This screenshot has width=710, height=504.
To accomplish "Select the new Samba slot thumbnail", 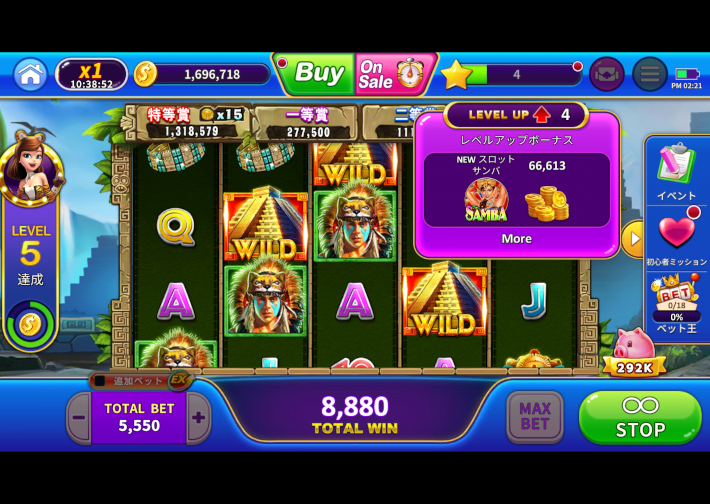I will 486,199.
